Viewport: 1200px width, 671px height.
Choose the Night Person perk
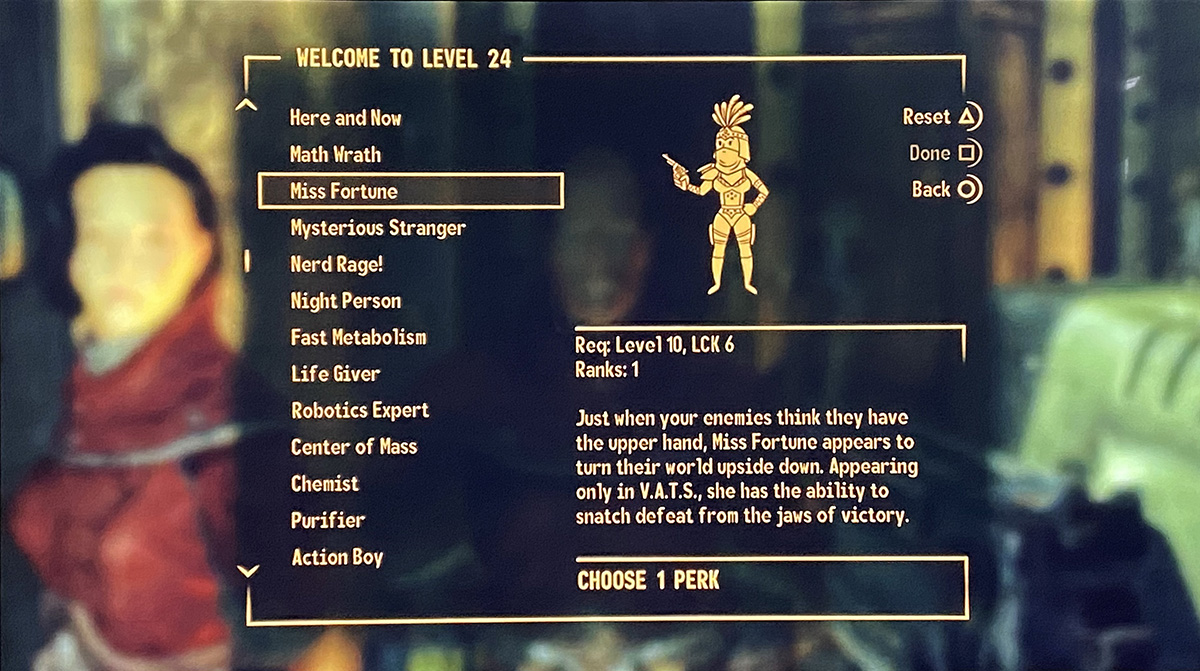(345, 301)
